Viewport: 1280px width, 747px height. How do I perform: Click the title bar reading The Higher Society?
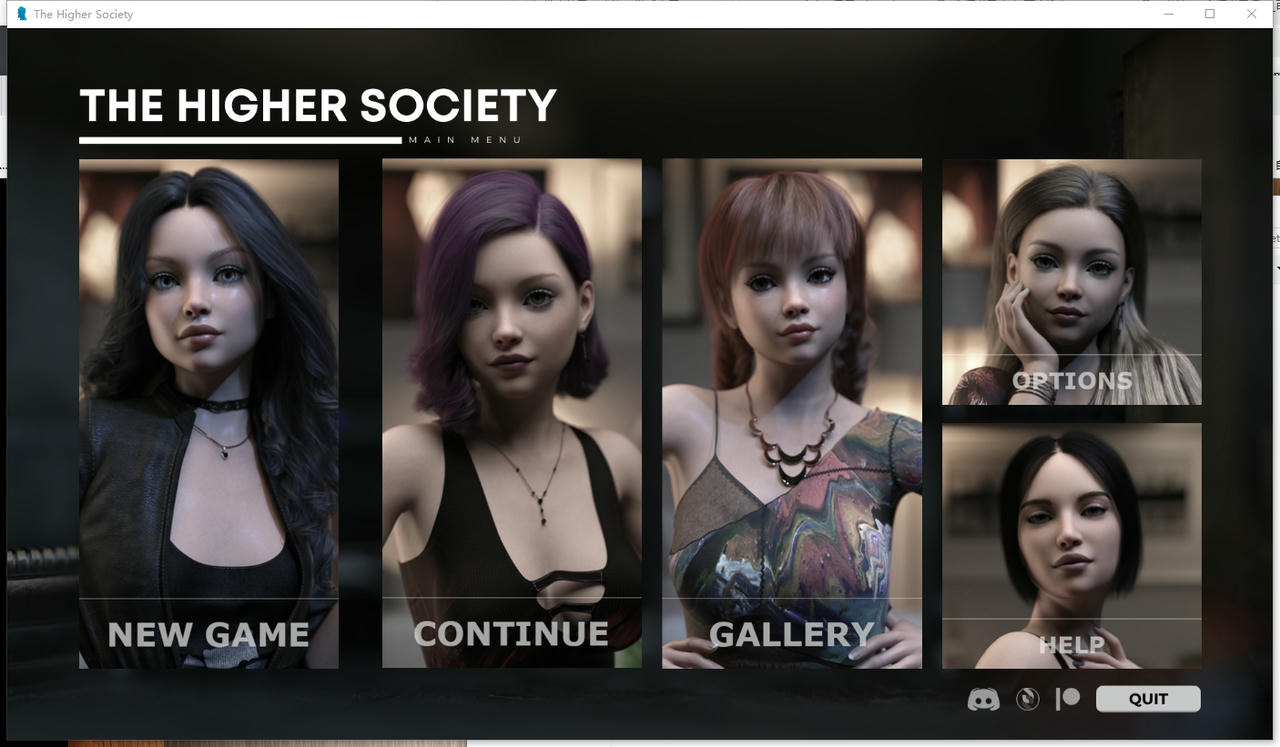pyautogui.click(x=85, y=14)
